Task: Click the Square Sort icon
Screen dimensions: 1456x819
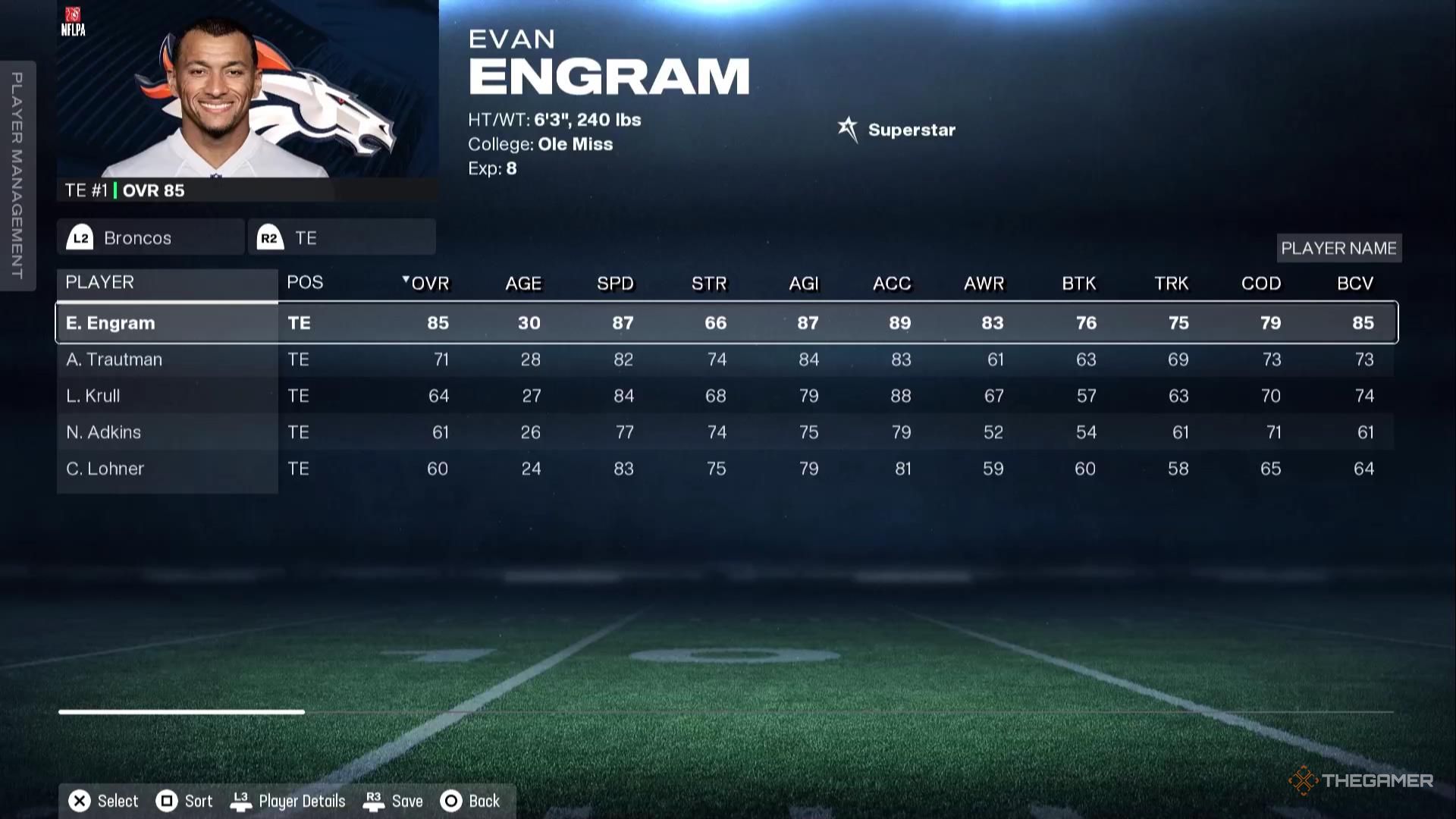Action: pyautogui.click(x=167, y=800)
